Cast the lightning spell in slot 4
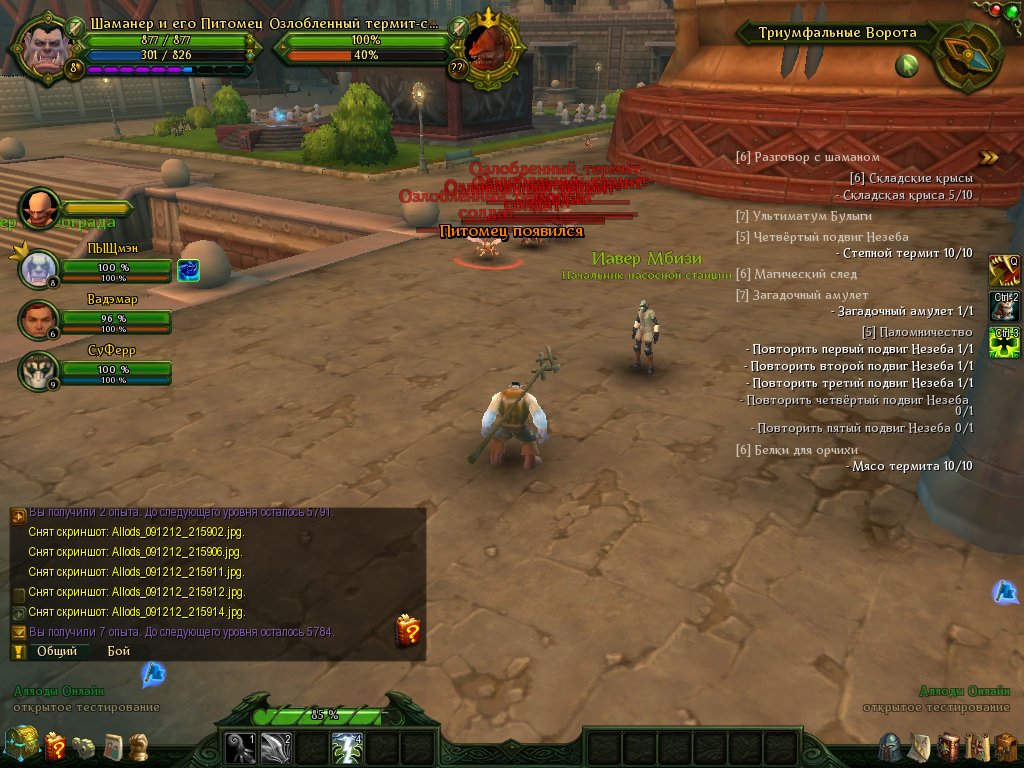The height and width of the screenshot is (768, 1024). coord(346,747)
